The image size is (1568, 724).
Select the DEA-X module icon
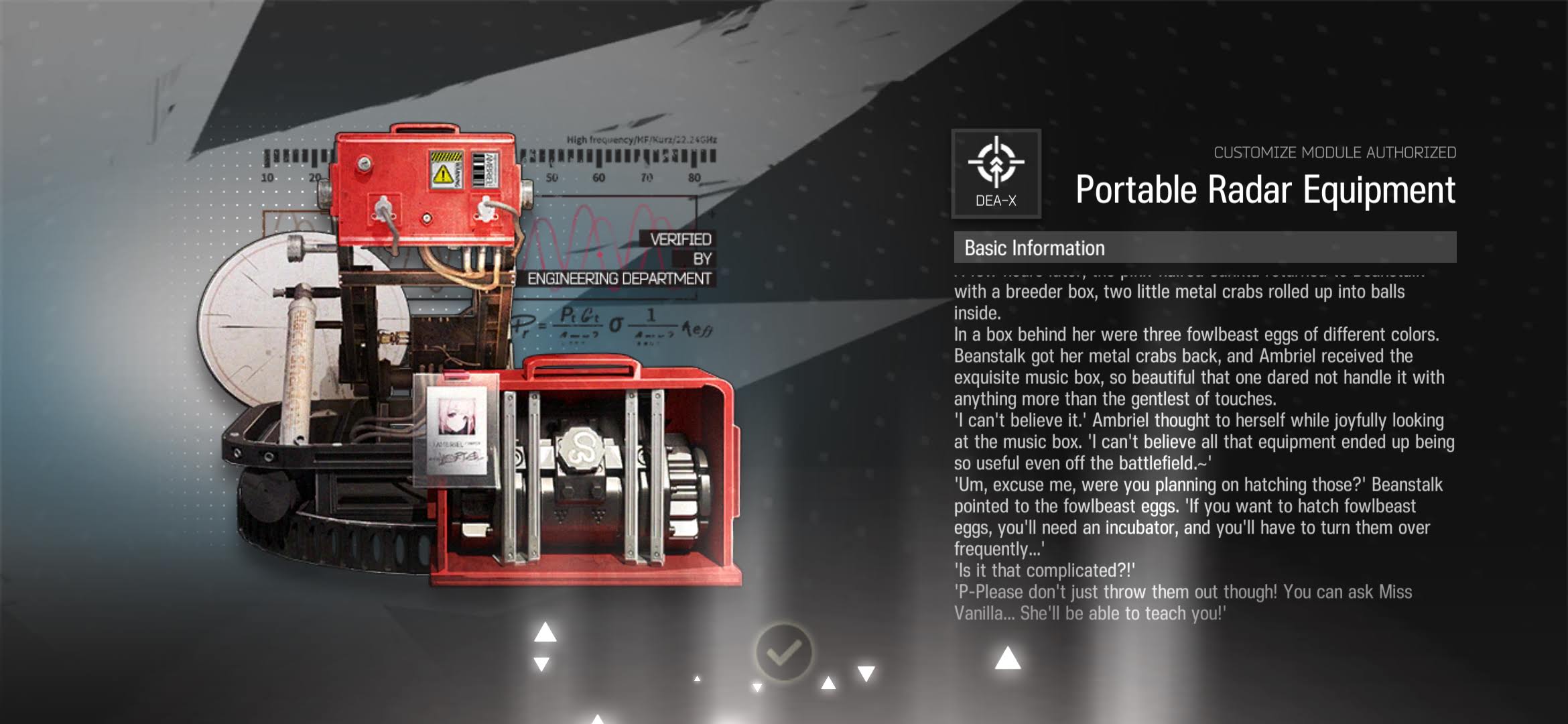996,173
